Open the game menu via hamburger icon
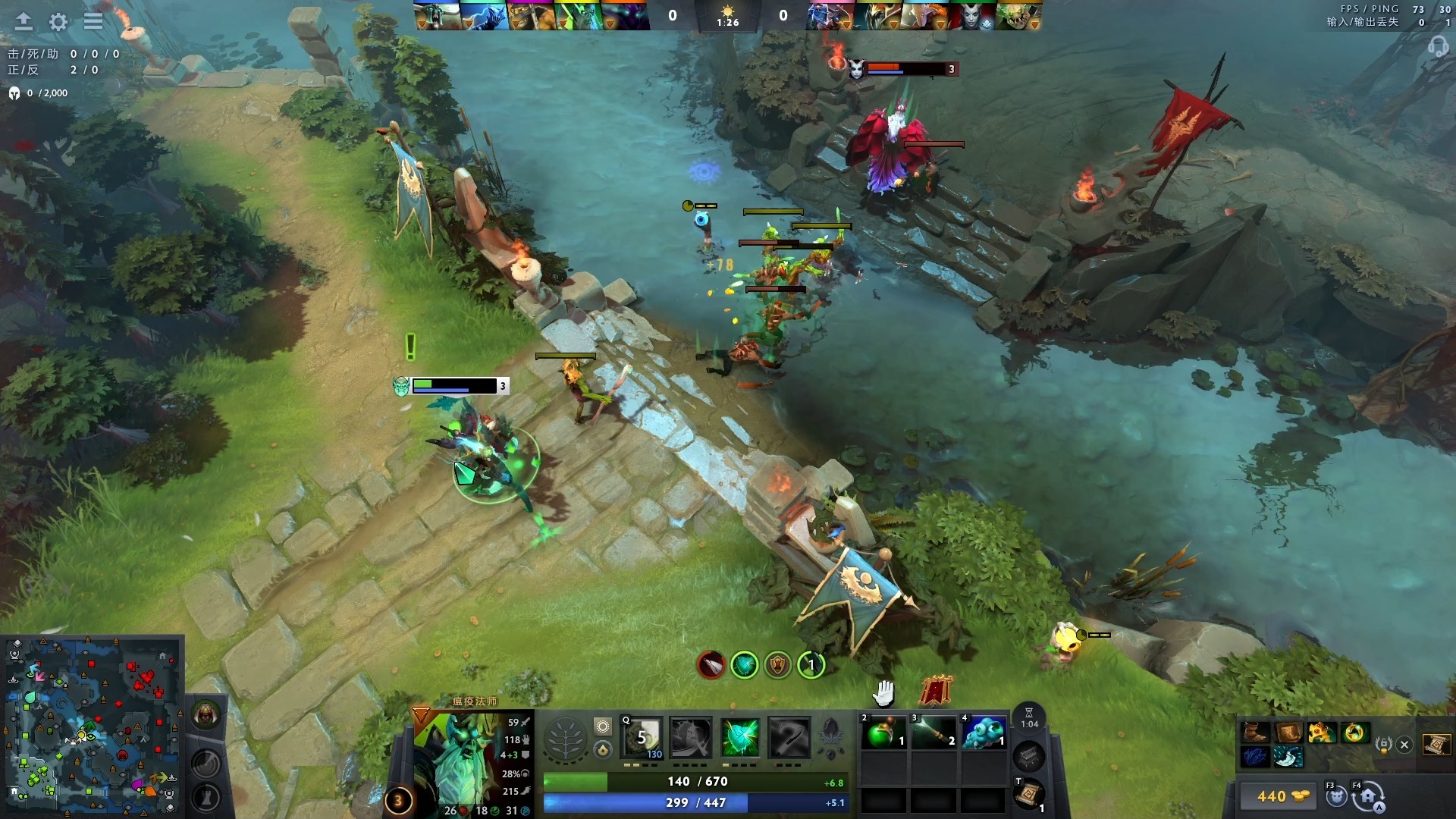 click(x=93, y=21)
